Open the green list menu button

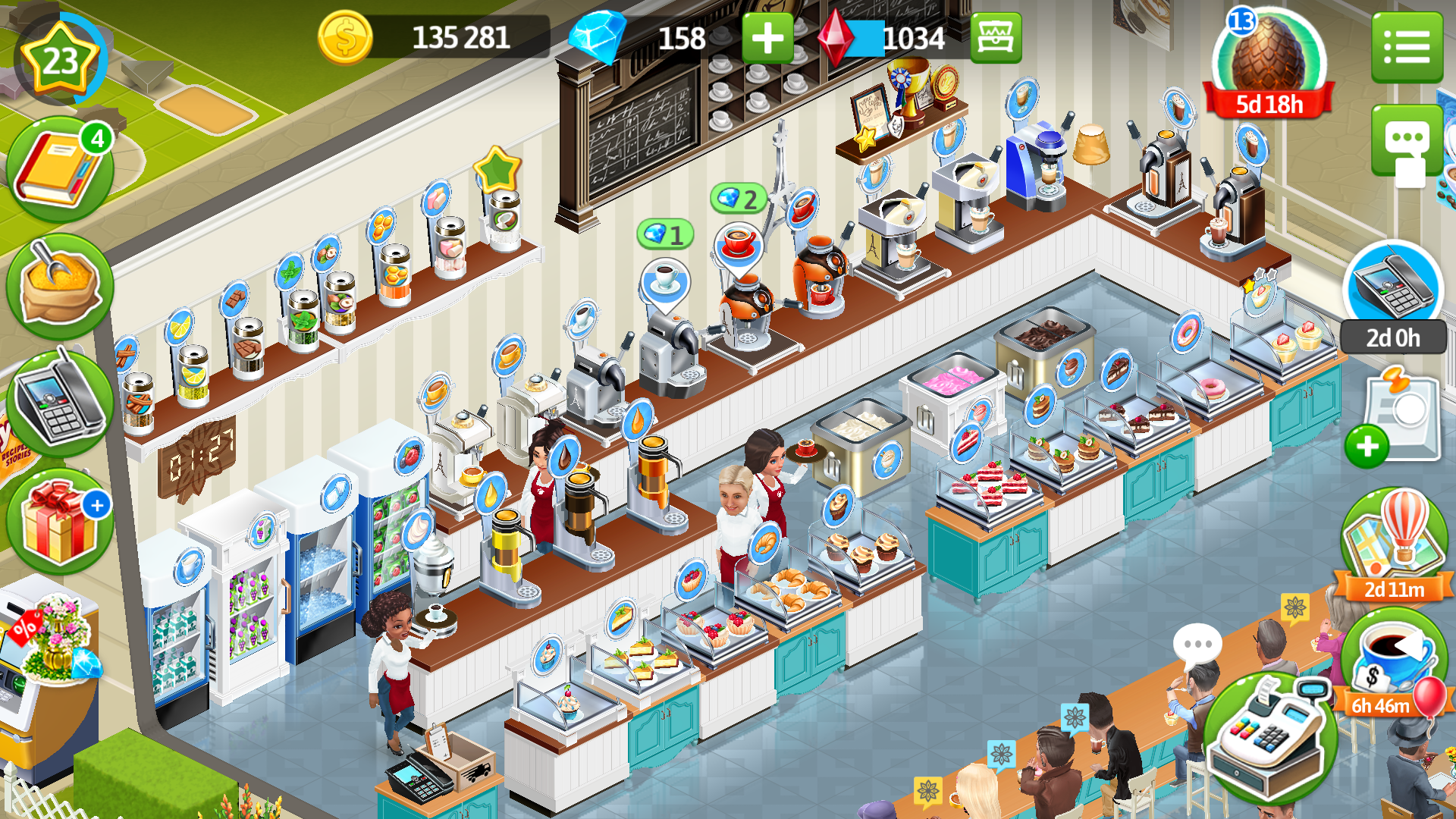pos(1407,47)
